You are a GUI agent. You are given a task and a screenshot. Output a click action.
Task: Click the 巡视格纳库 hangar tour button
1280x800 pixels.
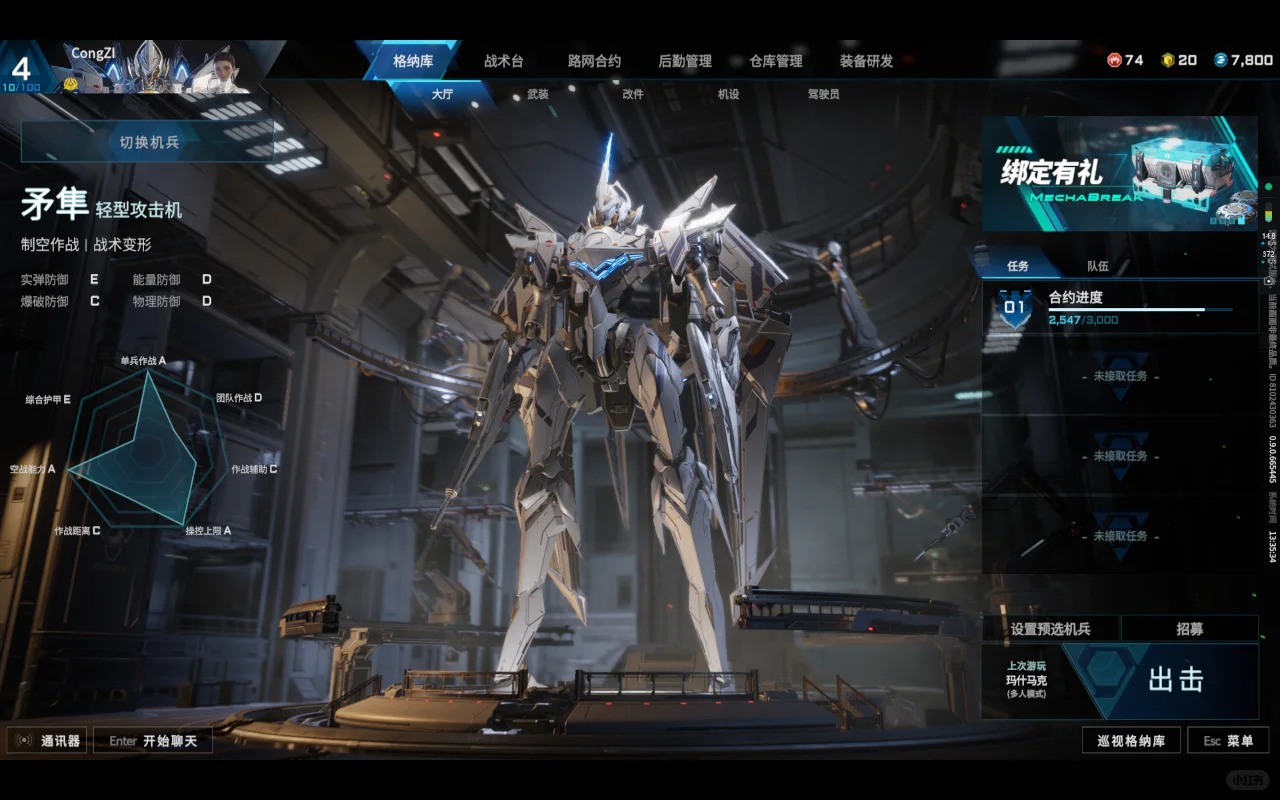pyautogui.click(x=1130, y=741)
